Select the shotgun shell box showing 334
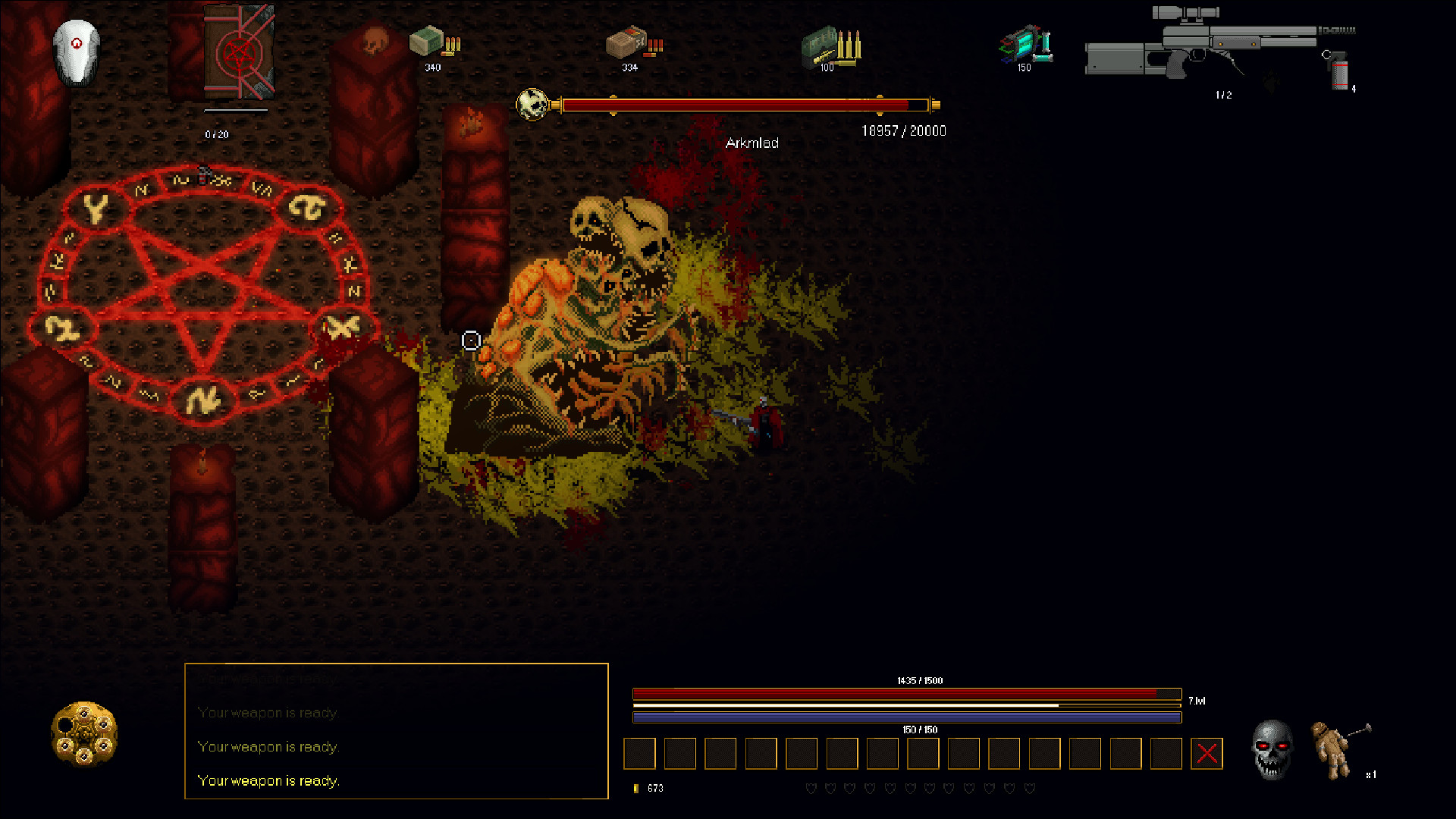 628,44
